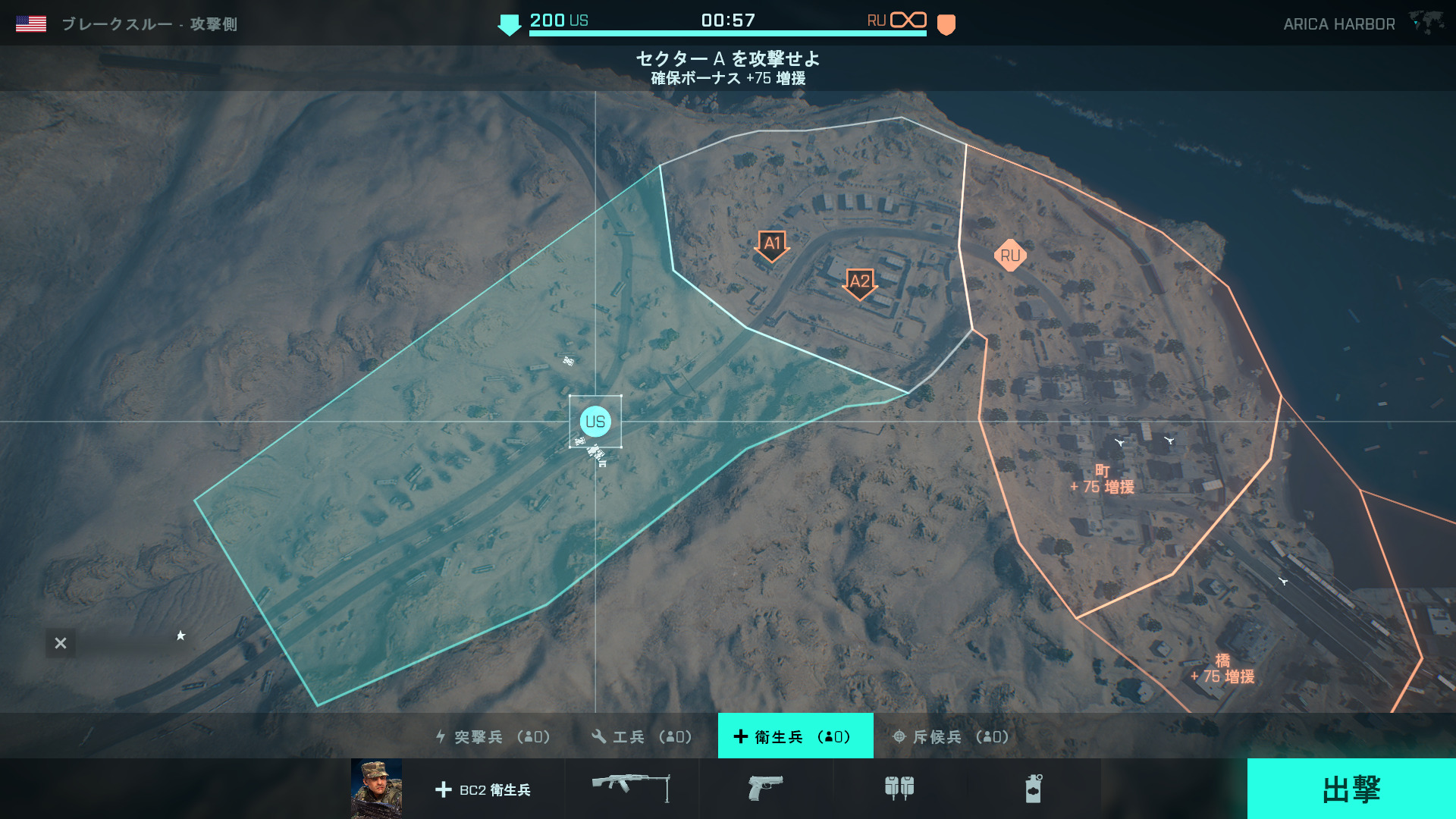The image size is (1456, 819).
Task: Choose the throwable grenade slot
Action: [x=1034, y=788]
